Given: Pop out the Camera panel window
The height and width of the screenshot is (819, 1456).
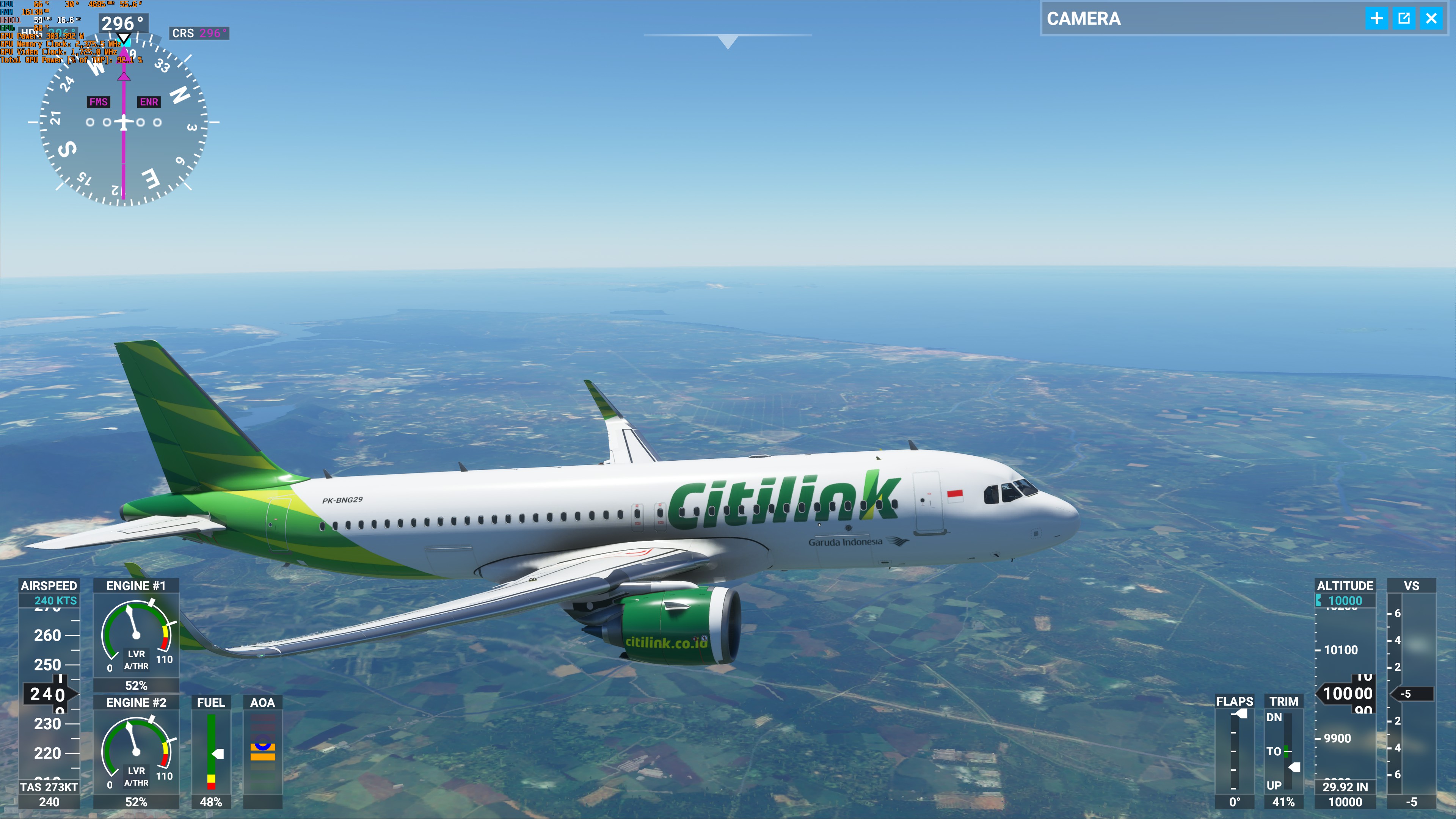Looking at the screenshot, I should (1403, 19).
